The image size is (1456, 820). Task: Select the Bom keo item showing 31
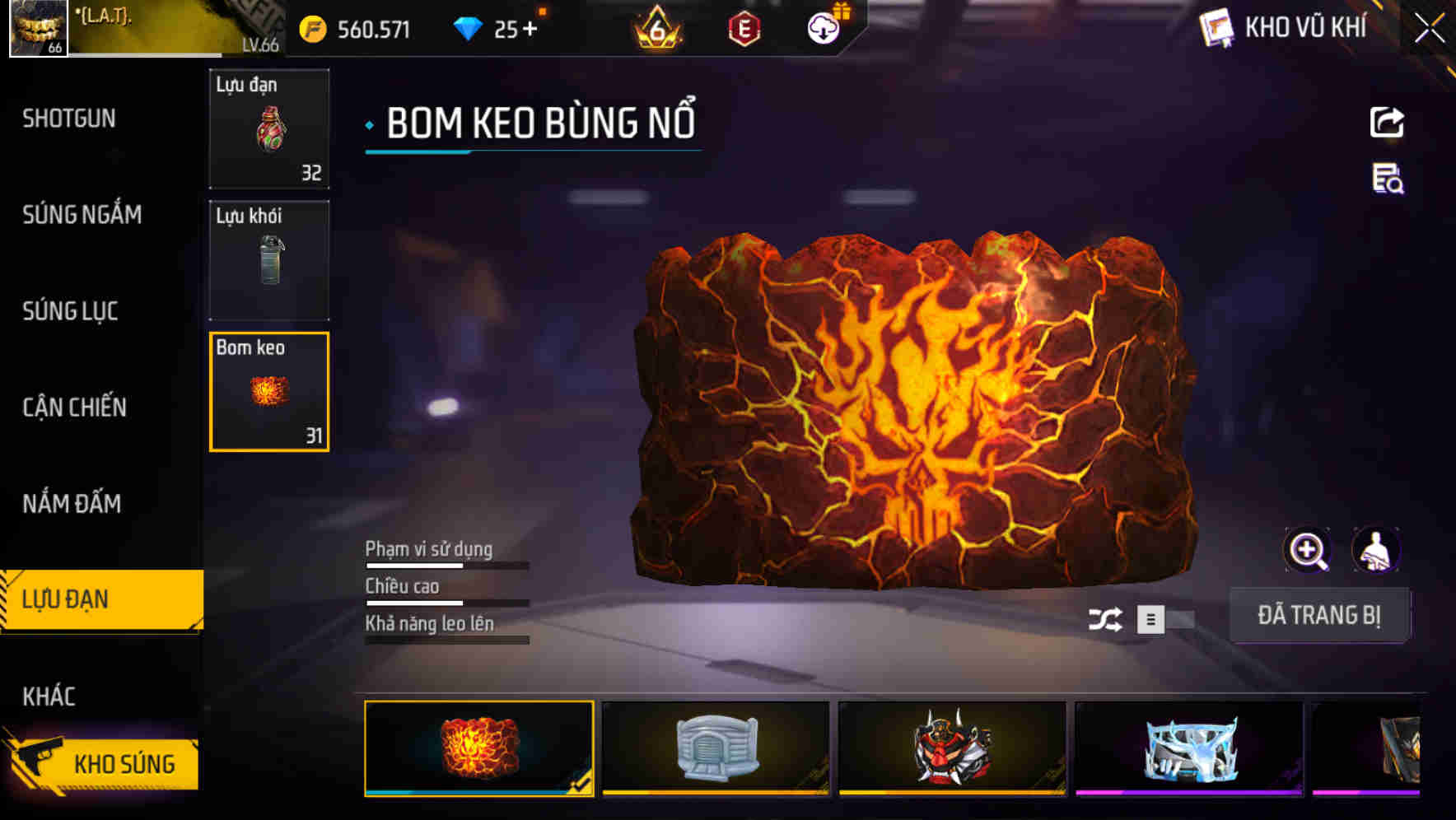pos(268,392)
